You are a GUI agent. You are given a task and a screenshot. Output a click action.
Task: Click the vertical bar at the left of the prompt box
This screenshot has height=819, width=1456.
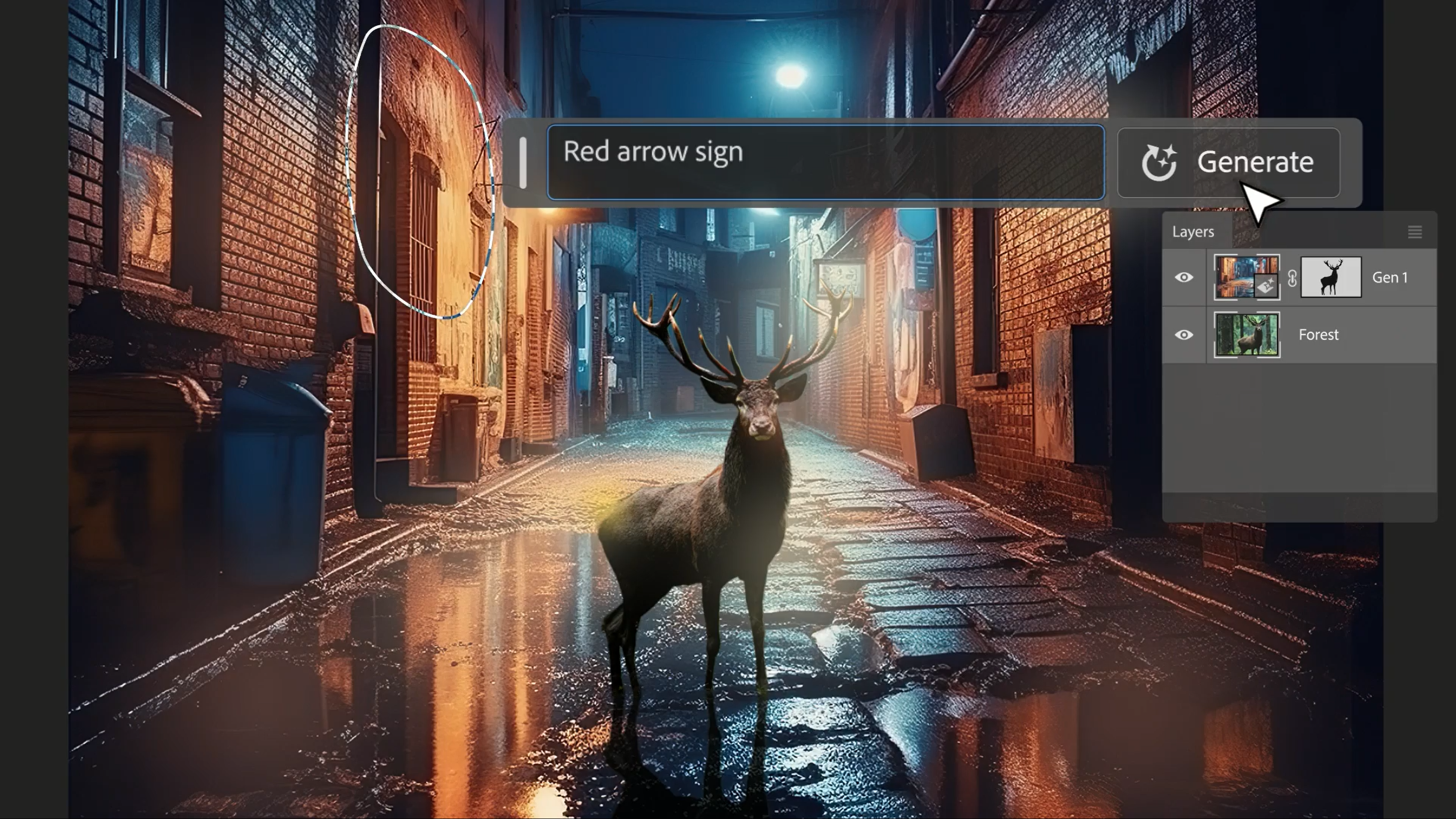pos(523,163)
